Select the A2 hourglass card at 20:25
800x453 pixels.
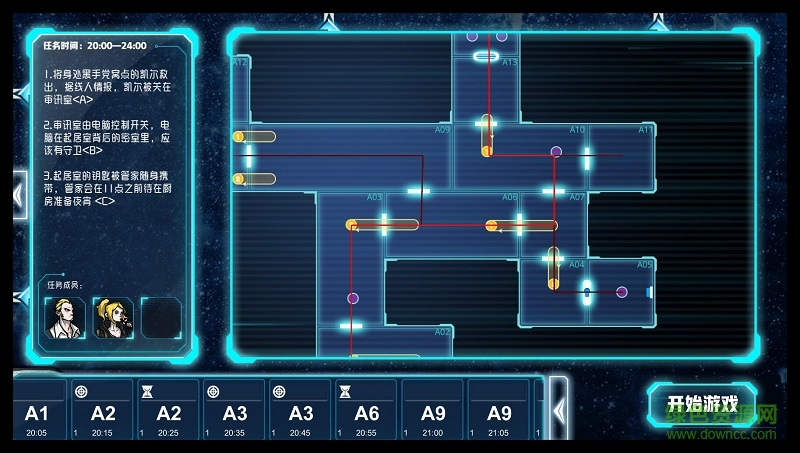coord(168,411)
